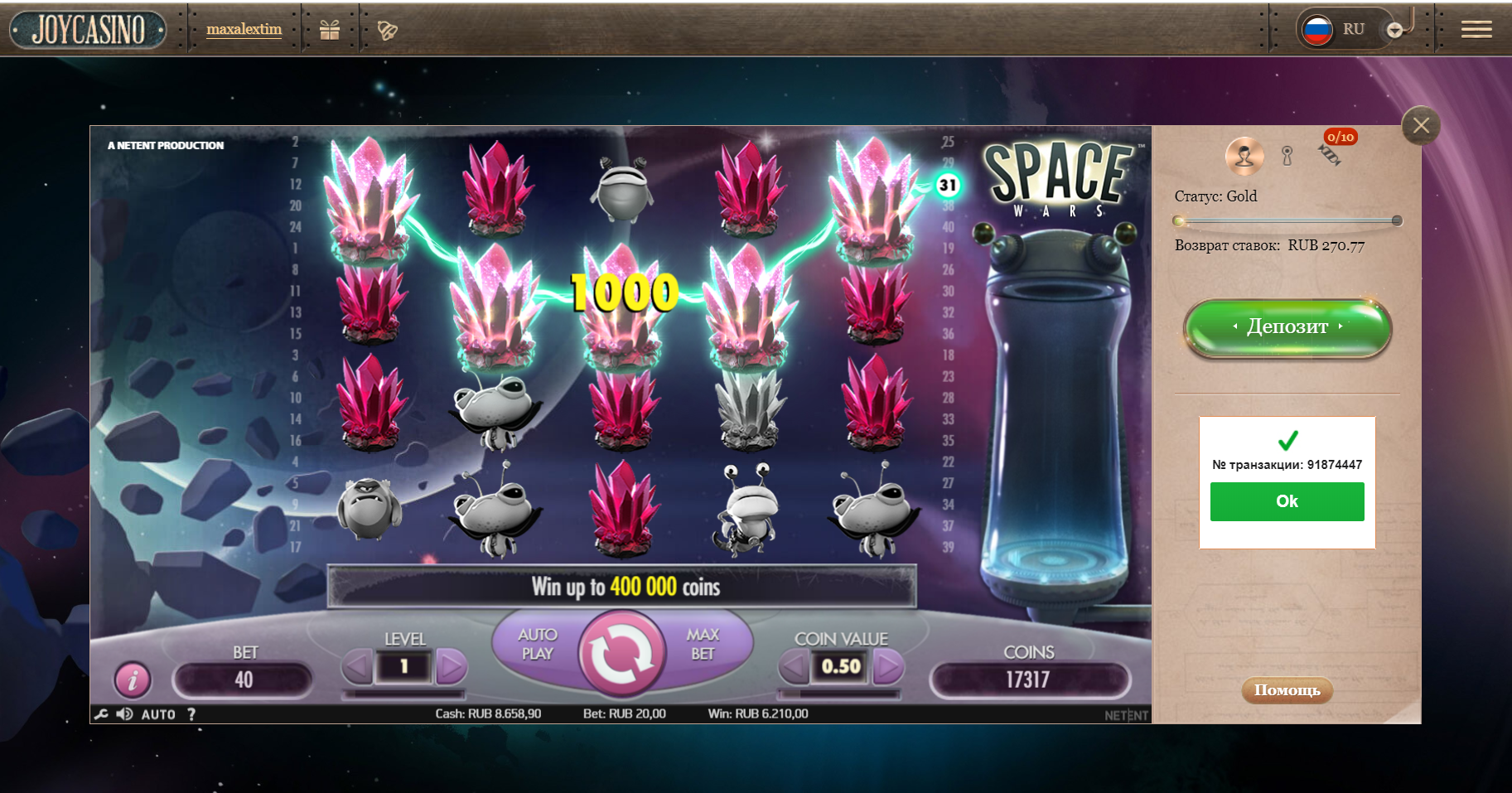This screenshot has width=1512, height=793.
Task: Set the Max Bet
Action: tap(703, 645)
